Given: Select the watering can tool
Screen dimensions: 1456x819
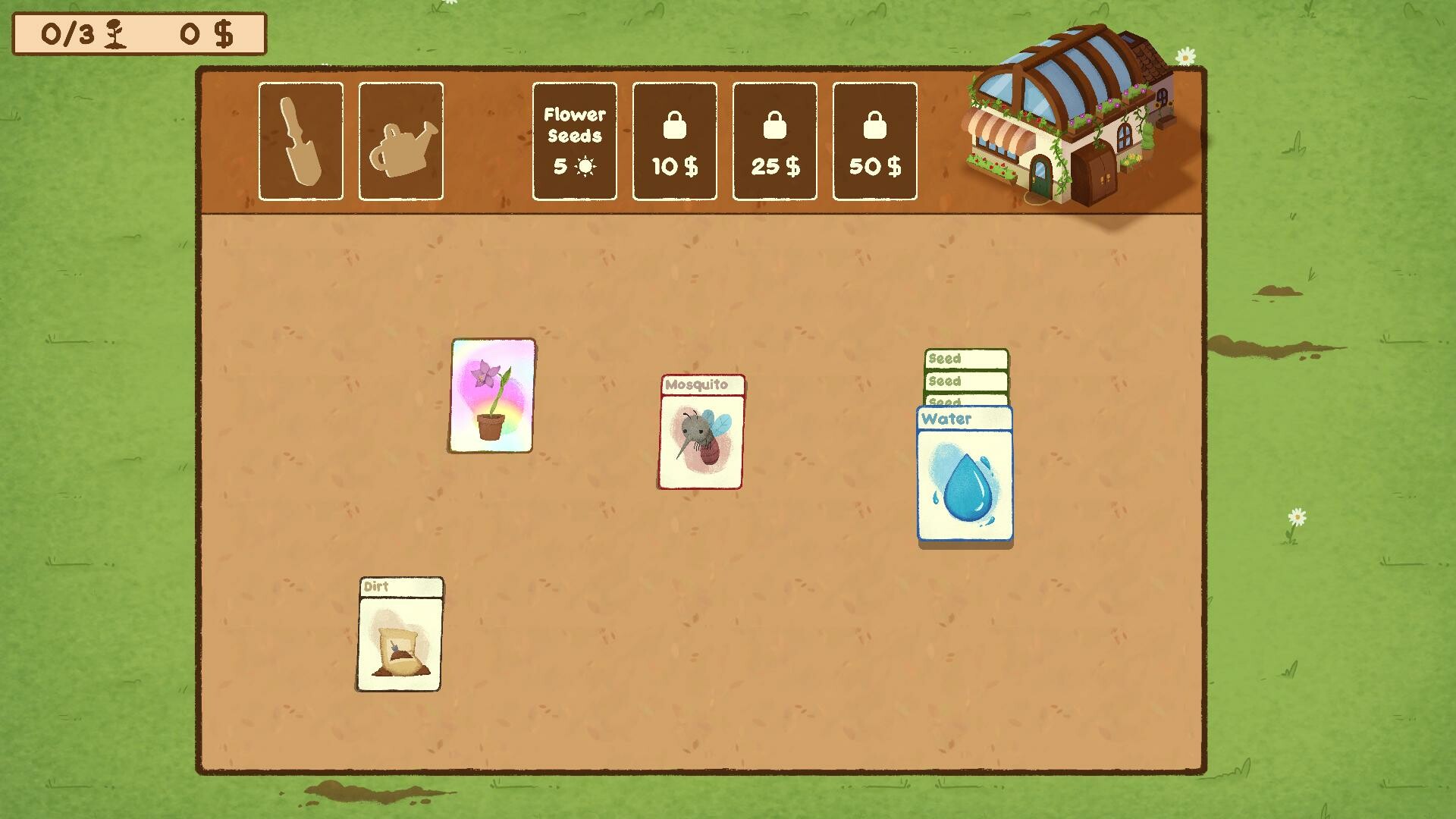Looking at the screenshot, I should (x=400, y=141).
